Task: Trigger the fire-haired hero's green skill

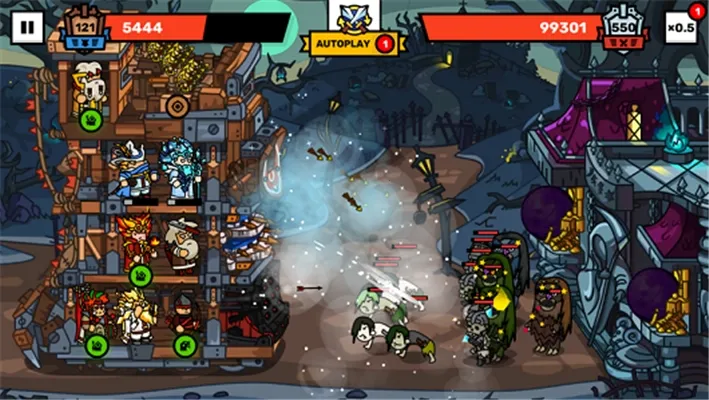Action: point(140,274)
